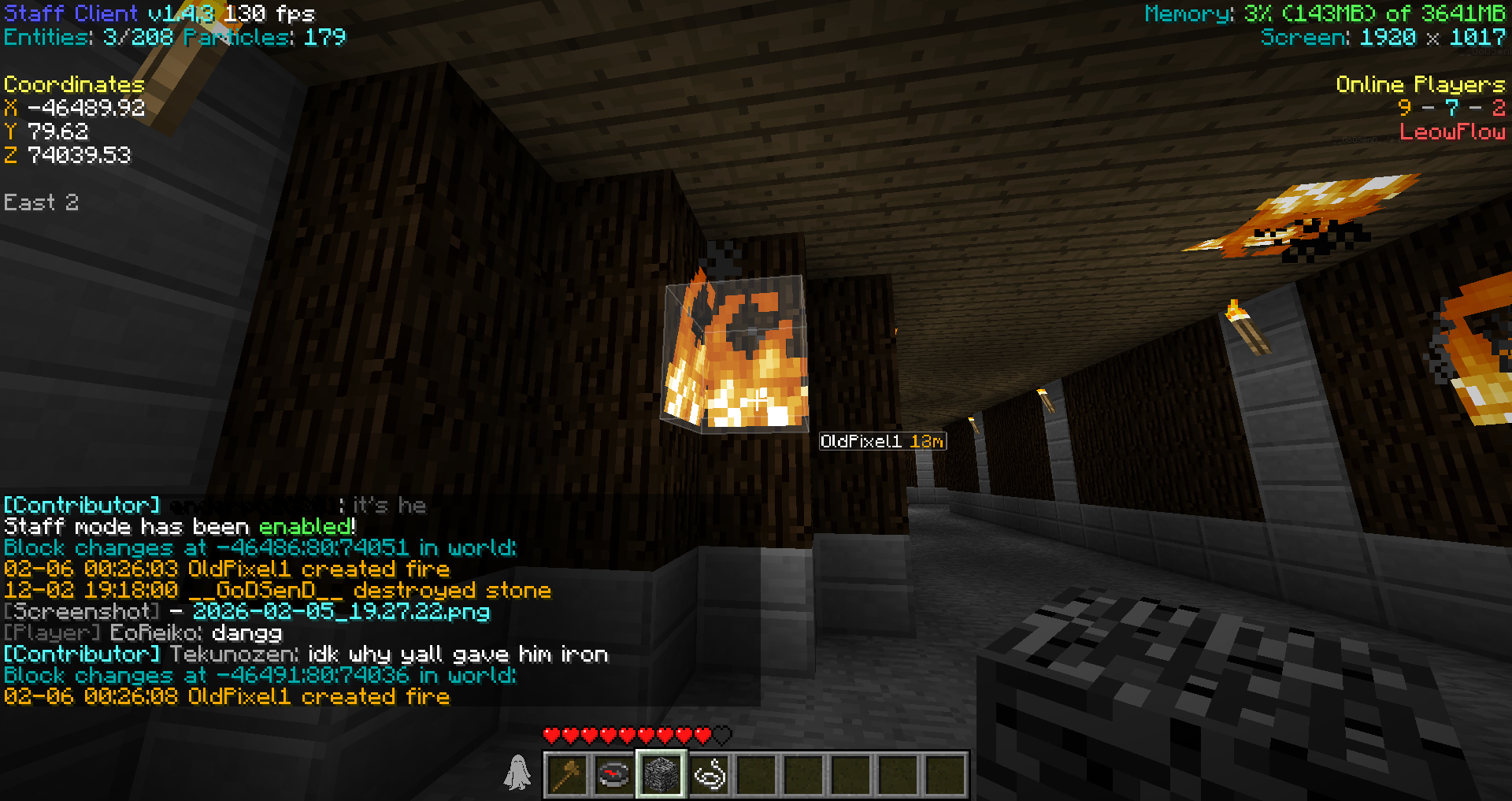Switch to the lead item slot

709,775
